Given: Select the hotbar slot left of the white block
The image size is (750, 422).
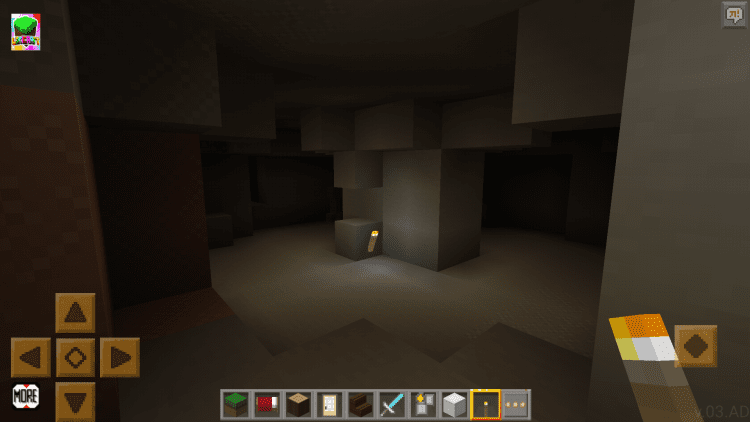Looking at the screenshot, I should 422,404.
